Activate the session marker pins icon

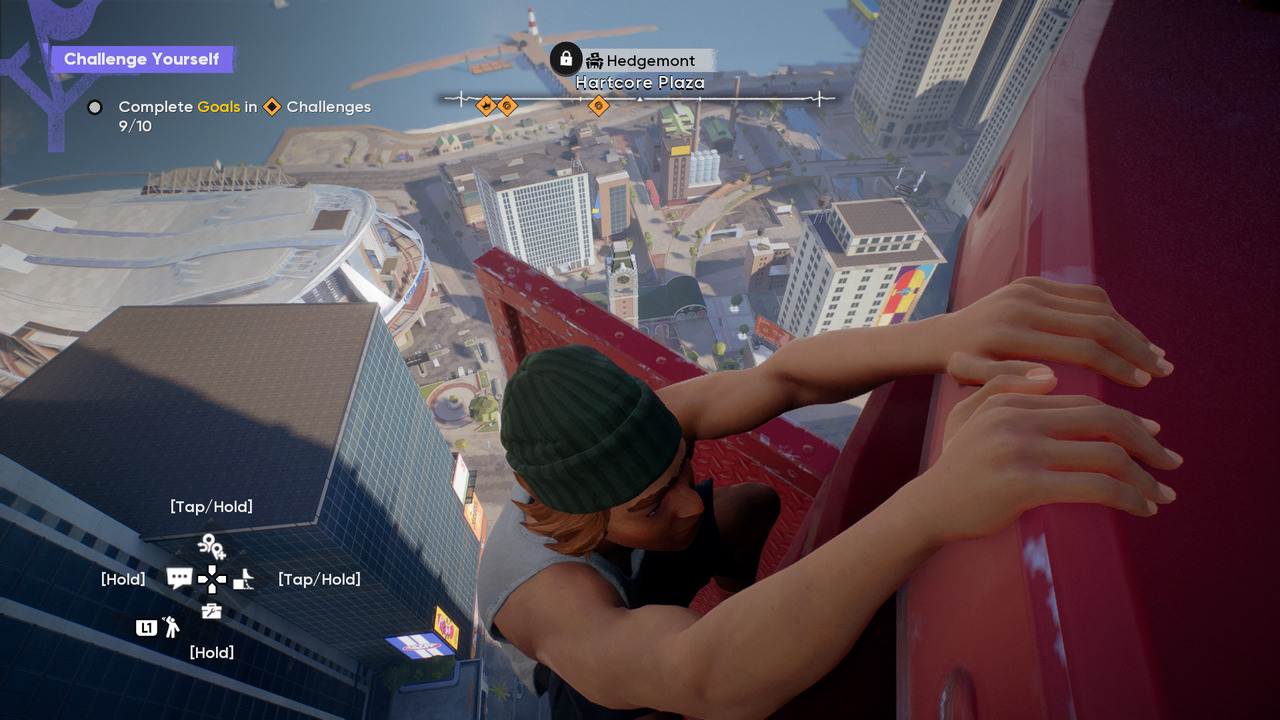coord(211,545)
